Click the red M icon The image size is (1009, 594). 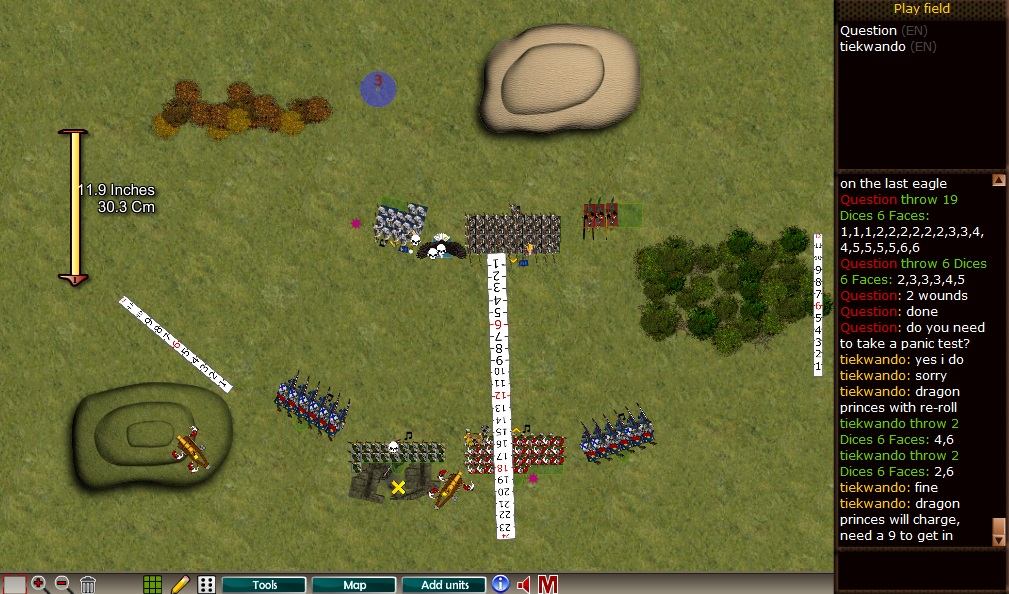pos(547,585)
